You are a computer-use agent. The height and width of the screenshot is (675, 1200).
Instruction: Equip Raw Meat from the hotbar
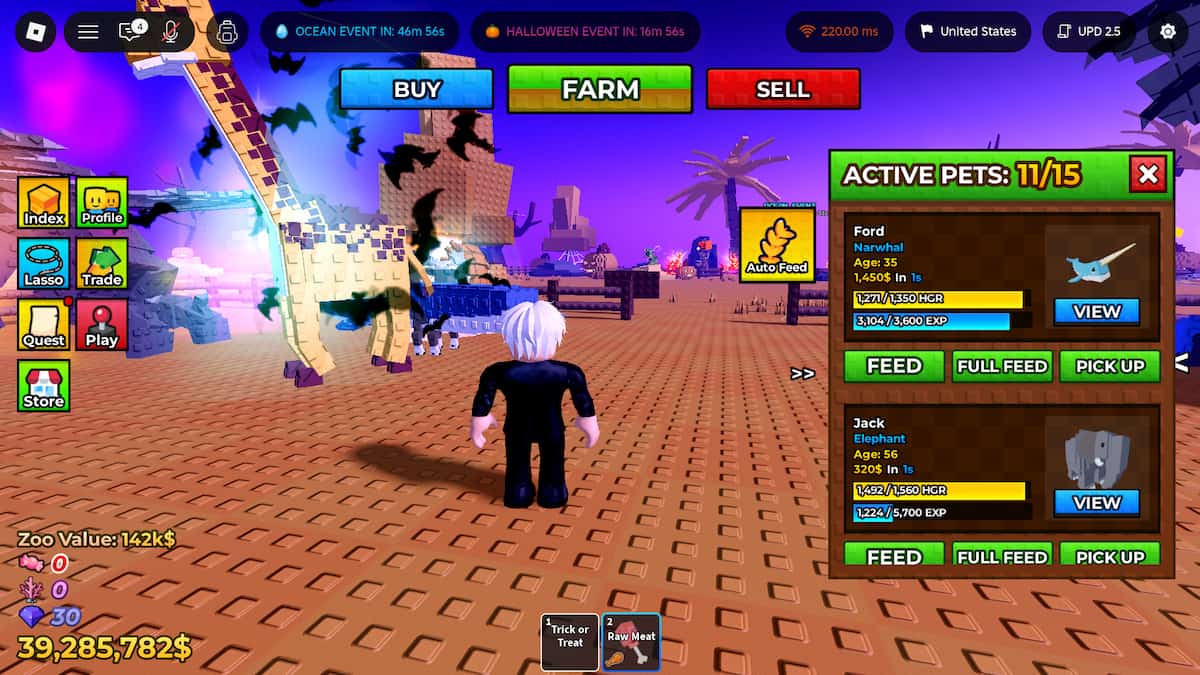[631, 641]
